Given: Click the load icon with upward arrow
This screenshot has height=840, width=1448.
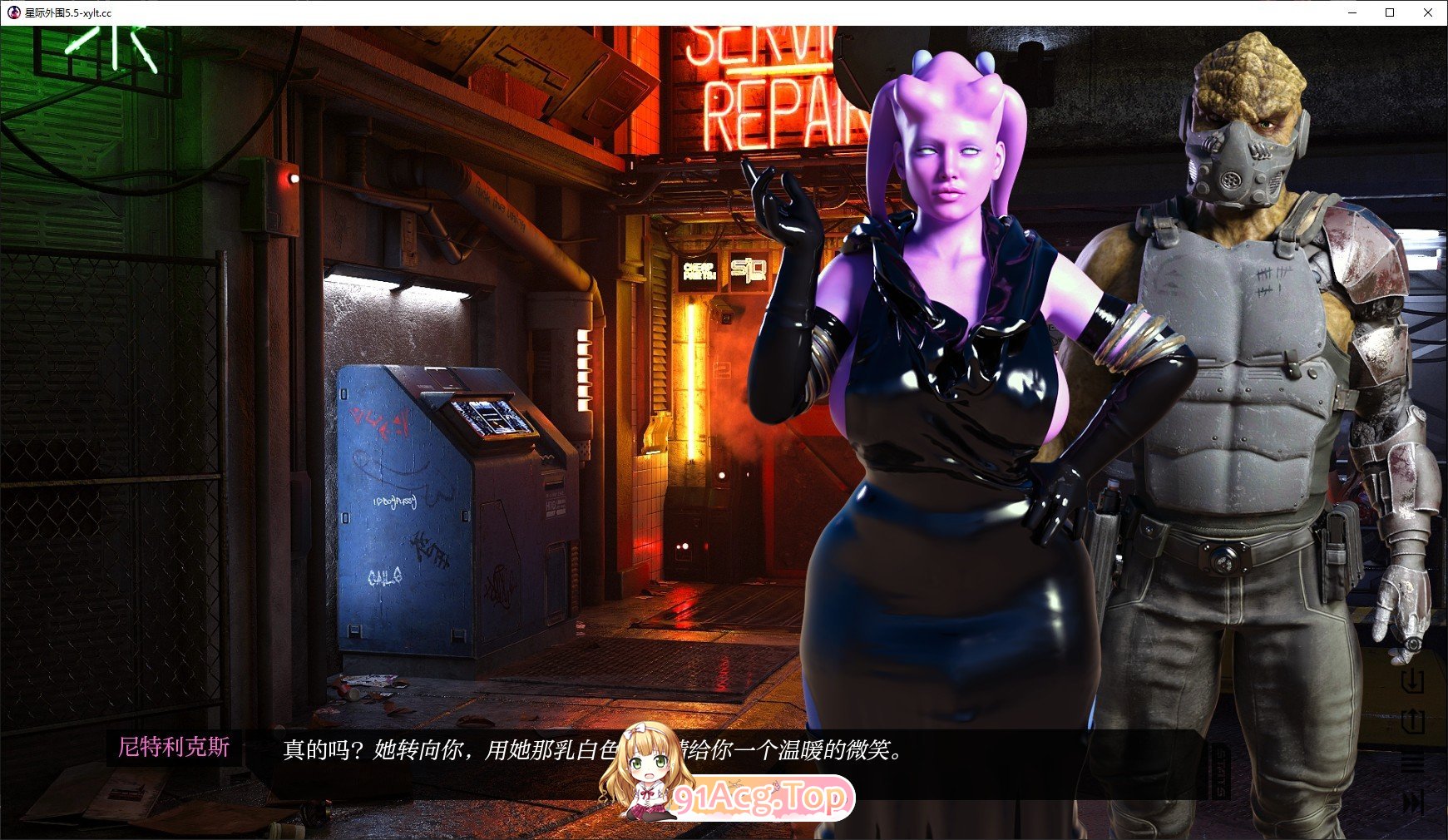Looking at the screenshot, I should [1412, 720].
